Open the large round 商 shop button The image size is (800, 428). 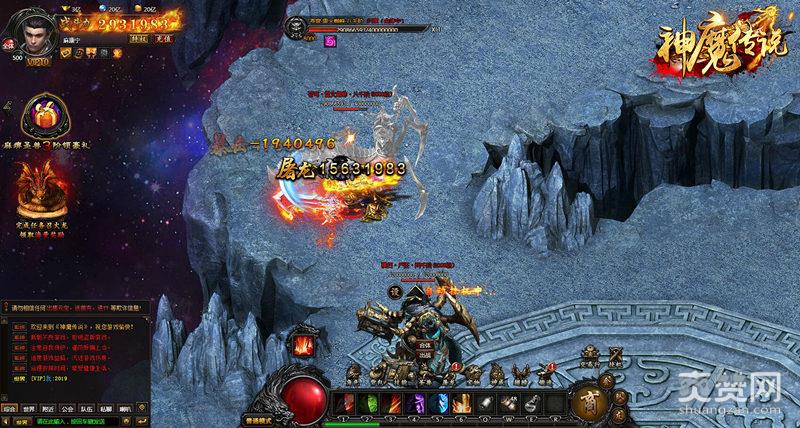point(589,399)
